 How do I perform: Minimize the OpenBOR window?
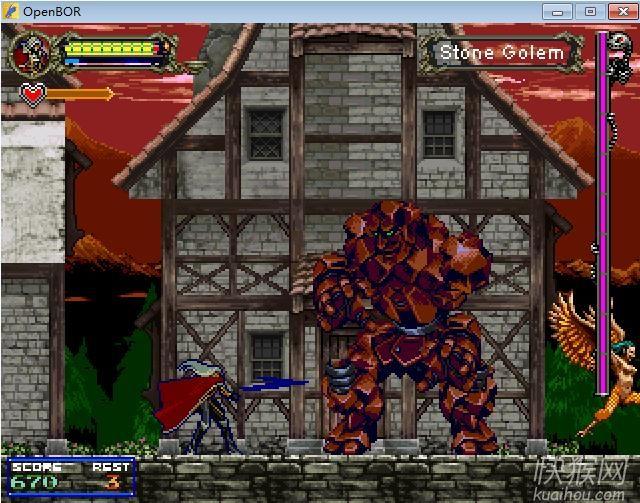point(558,11)
